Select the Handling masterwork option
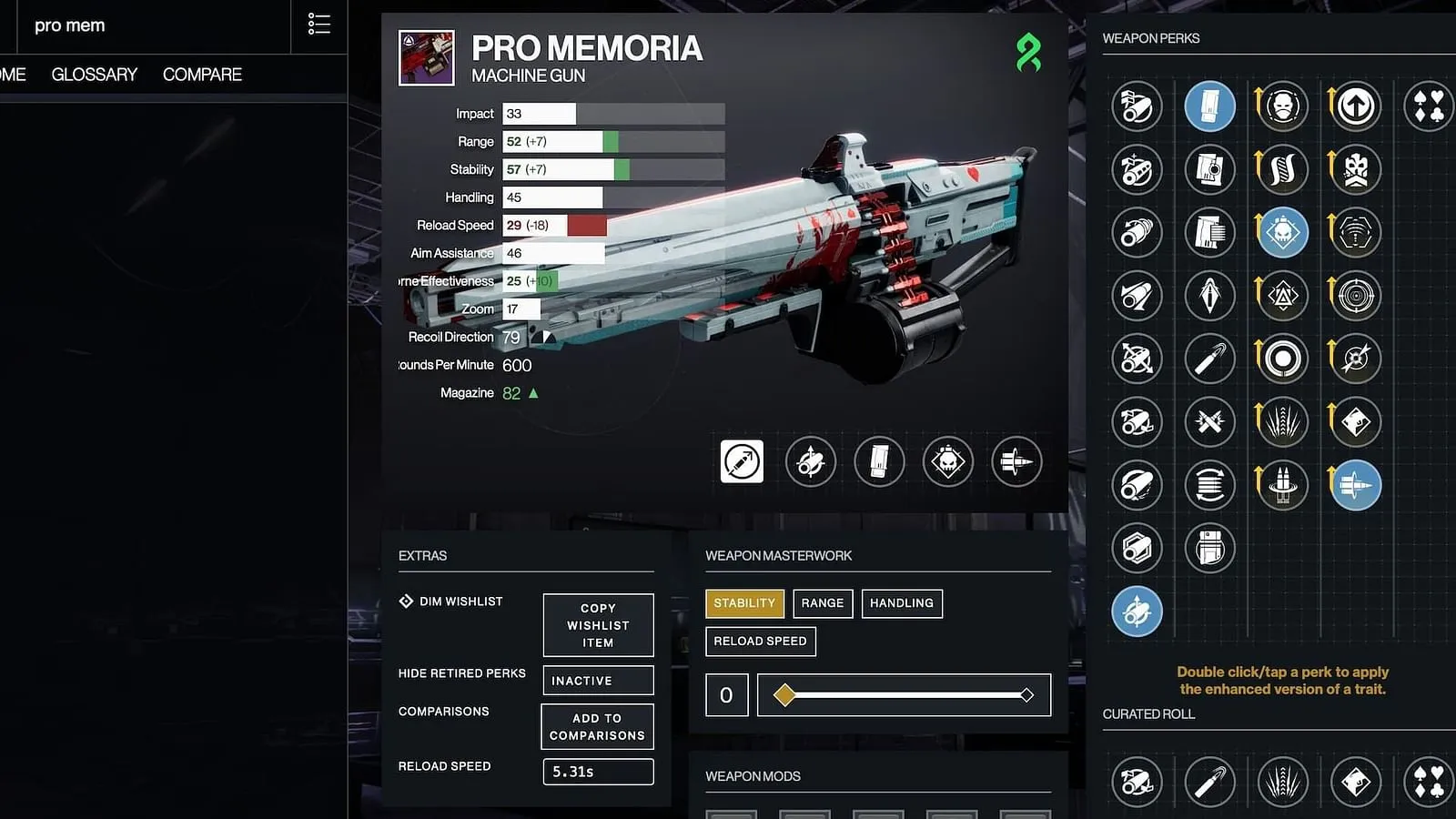Viewport: 1456px width, 819px height. click(902, 603)
